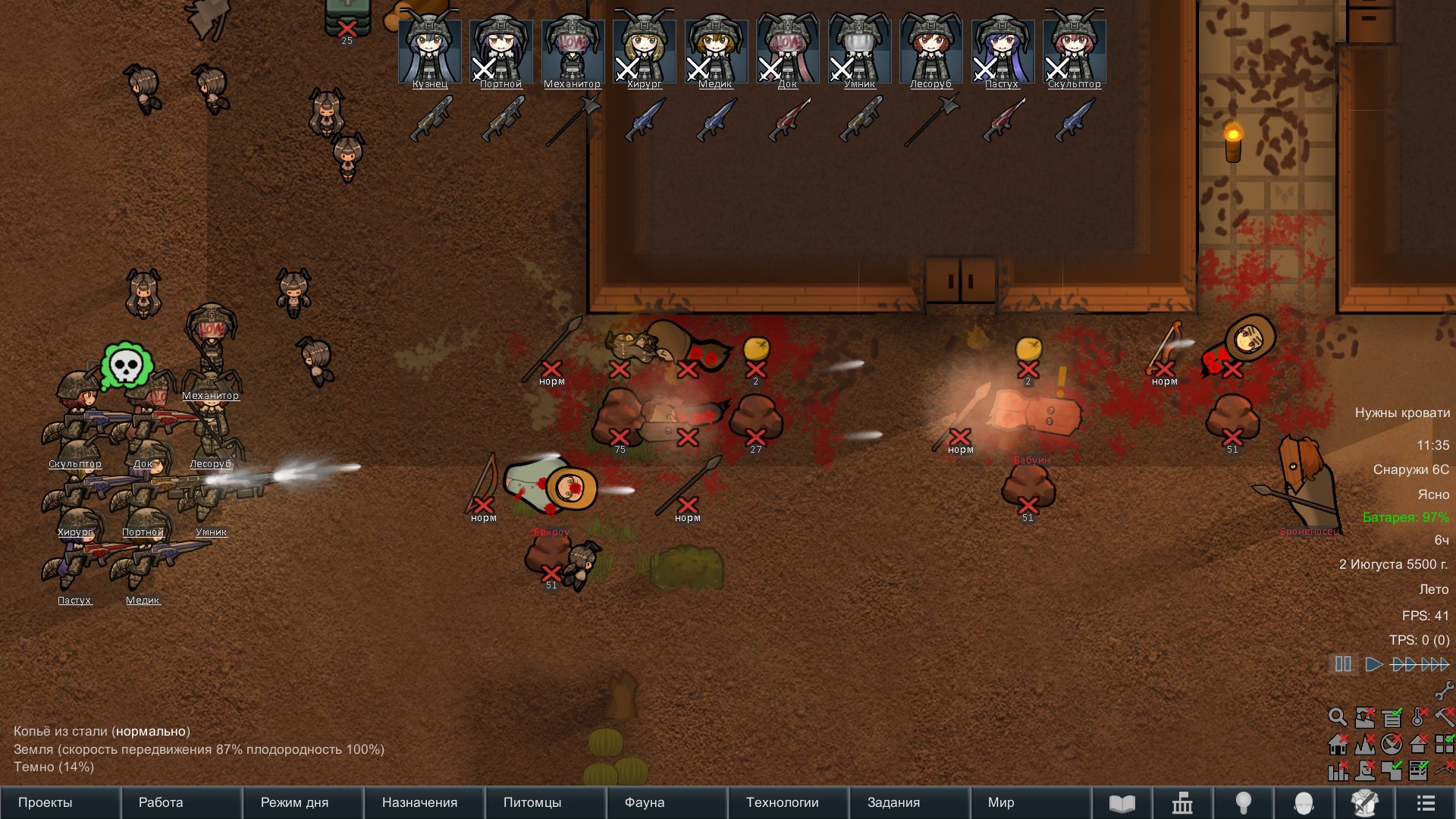Select colonist Кузнец portrait
This screenshot has width=1456, height=819.
[x=430, y=50]
